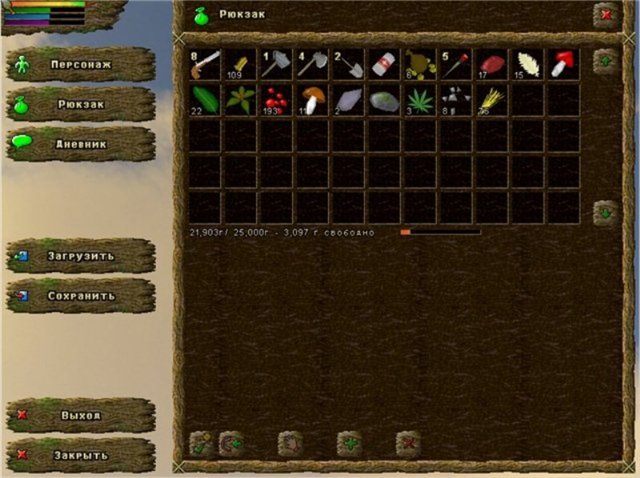This screenshot has height=478, width=640.
Task: Click the inventory scroll-down arrow button
Action: coord(604,213)
